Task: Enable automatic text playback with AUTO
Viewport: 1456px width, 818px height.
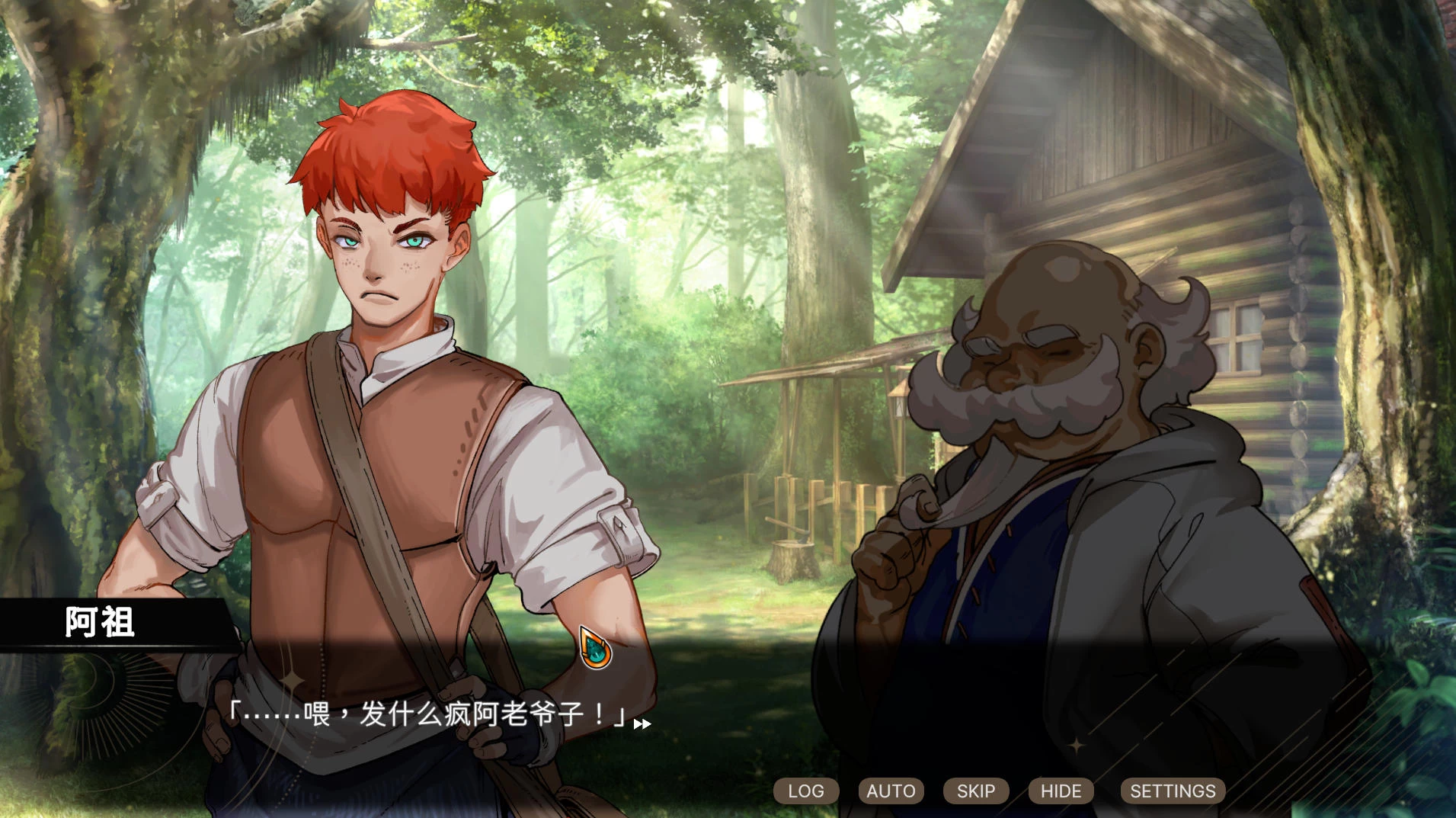Action: tap(890, 791)
